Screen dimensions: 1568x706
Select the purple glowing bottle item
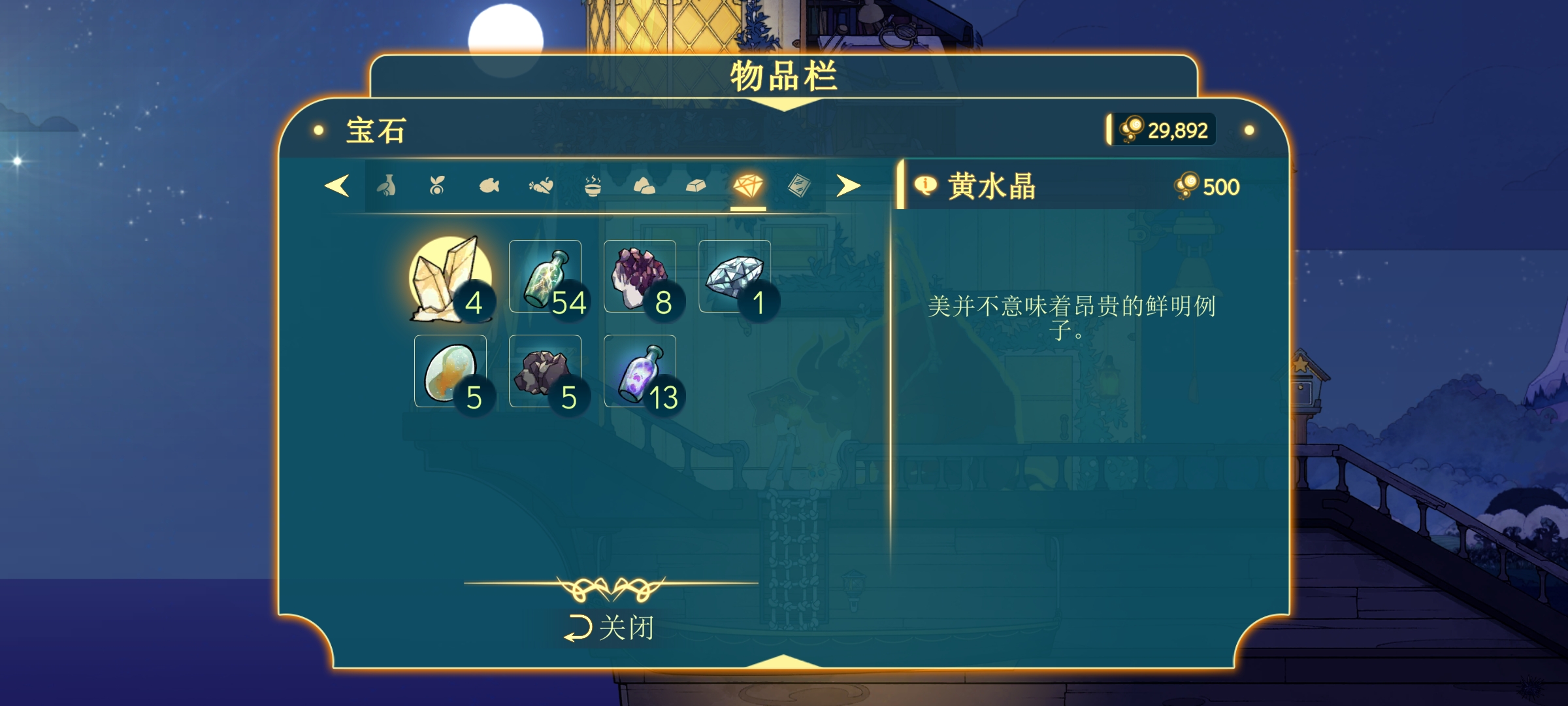[x=640, y=371]
